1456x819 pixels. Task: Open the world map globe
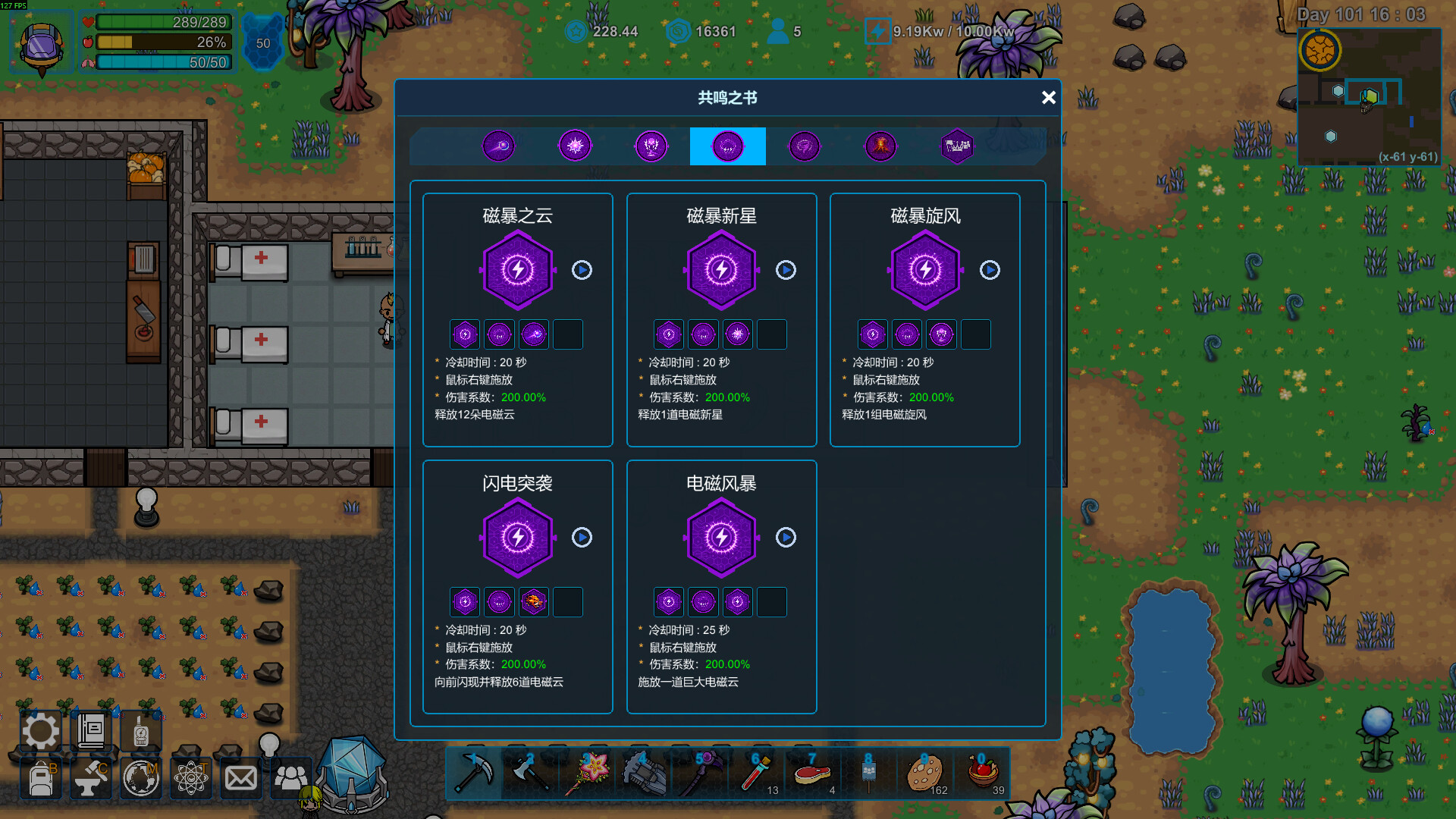141,779
